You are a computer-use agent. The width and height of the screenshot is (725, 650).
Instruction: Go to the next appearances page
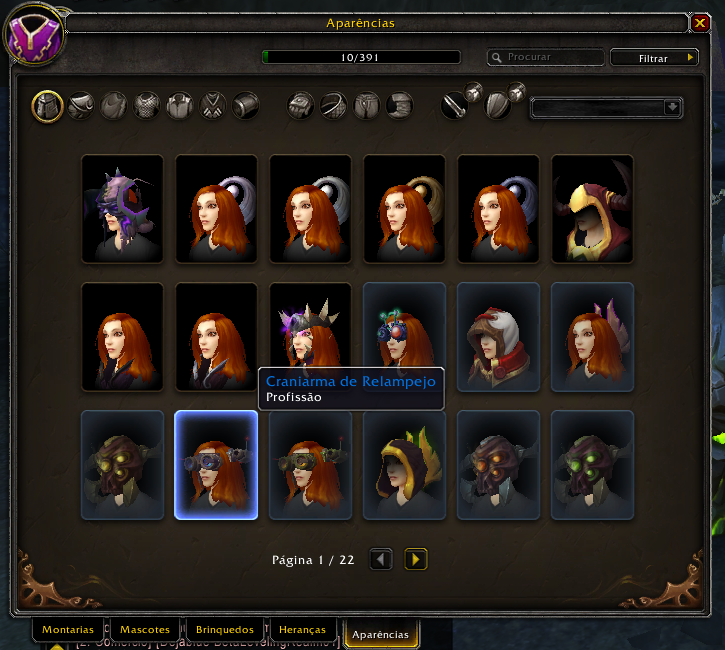[x=416, y=560]
